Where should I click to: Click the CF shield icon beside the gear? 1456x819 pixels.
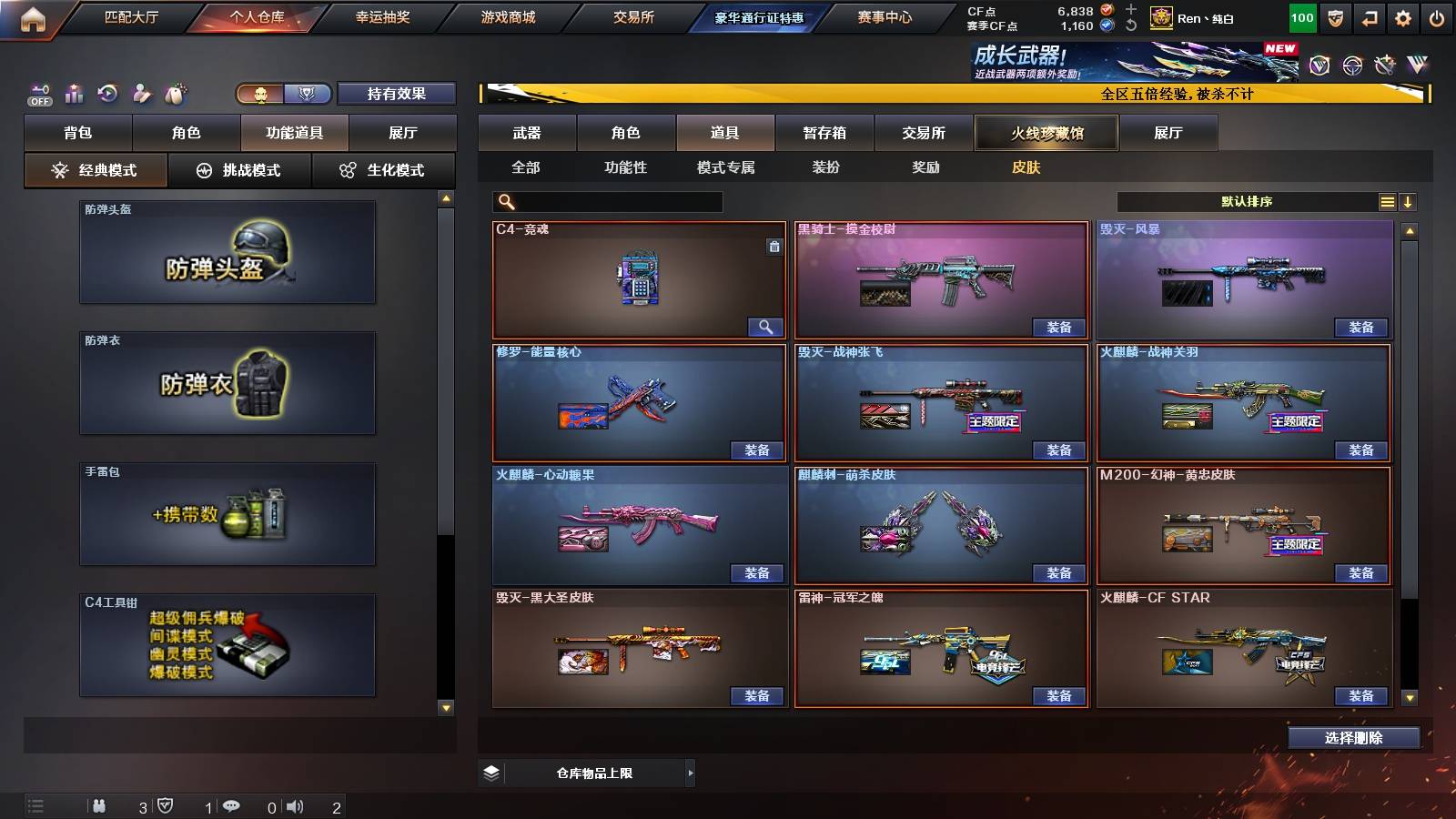(x=1334, y=16)
